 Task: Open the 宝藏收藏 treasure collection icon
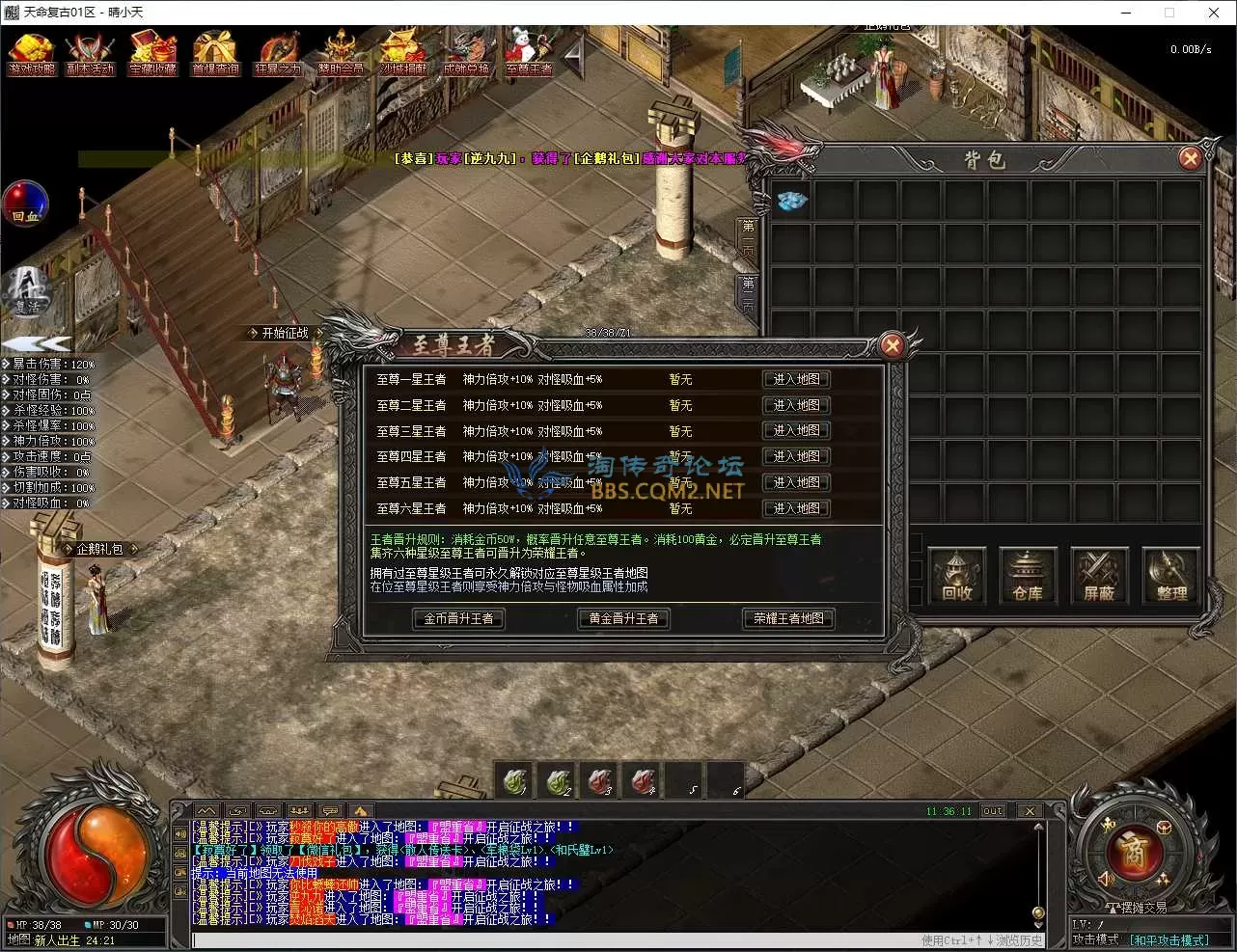(153, 54)
